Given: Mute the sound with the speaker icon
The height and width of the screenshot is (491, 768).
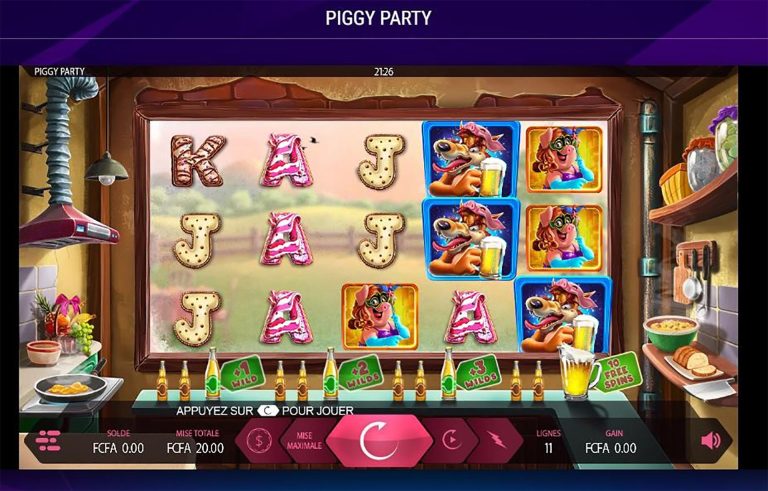Looking at the screenshot, I should tap(711, 440).
